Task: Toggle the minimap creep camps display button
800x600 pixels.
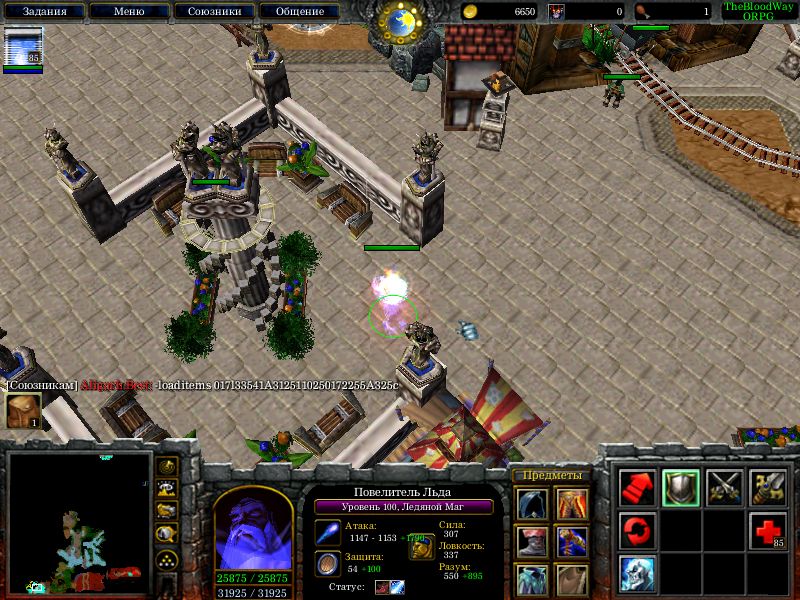Action: pyautogui.click(x=168, y=534)
